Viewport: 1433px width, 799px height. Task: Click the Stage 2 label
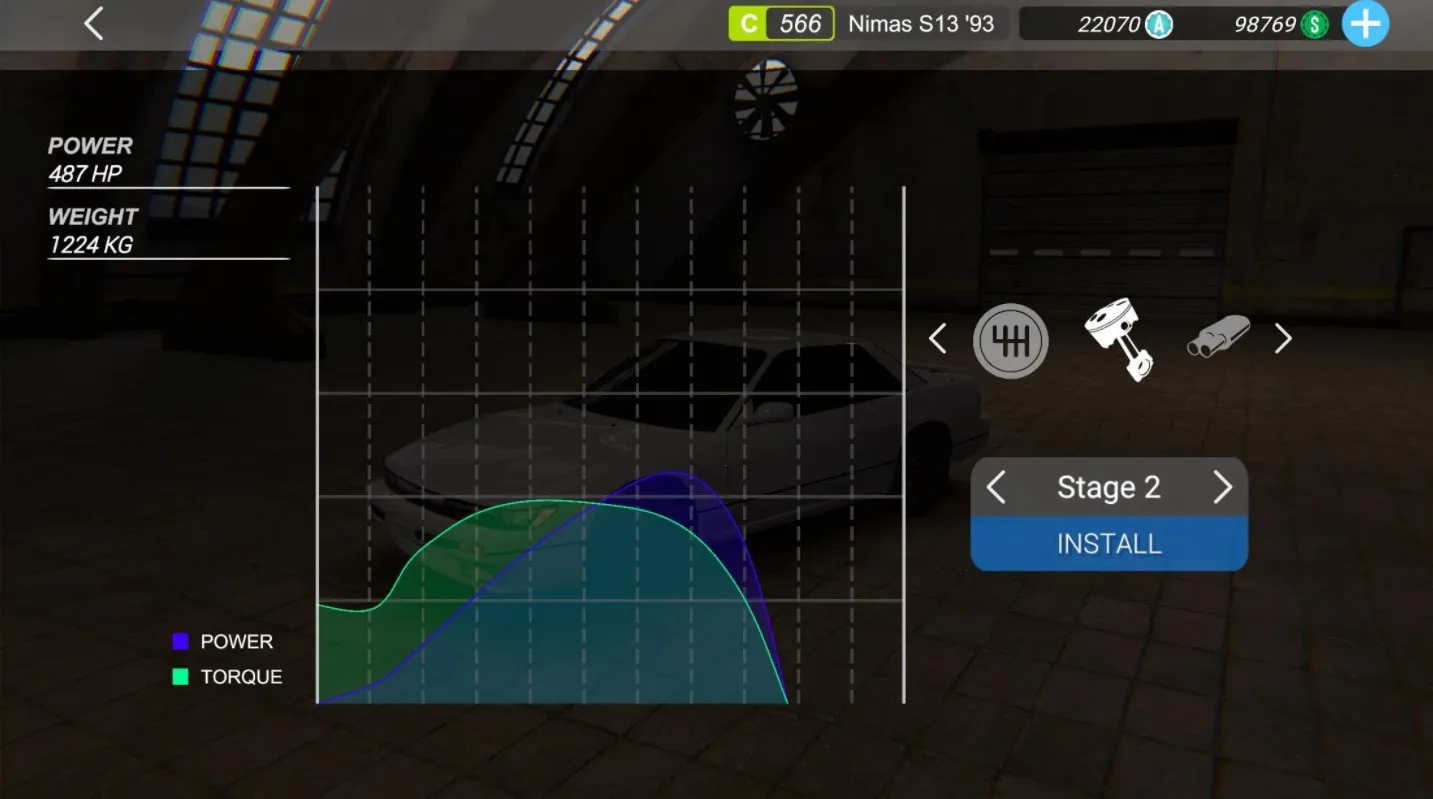point(1109,487)
